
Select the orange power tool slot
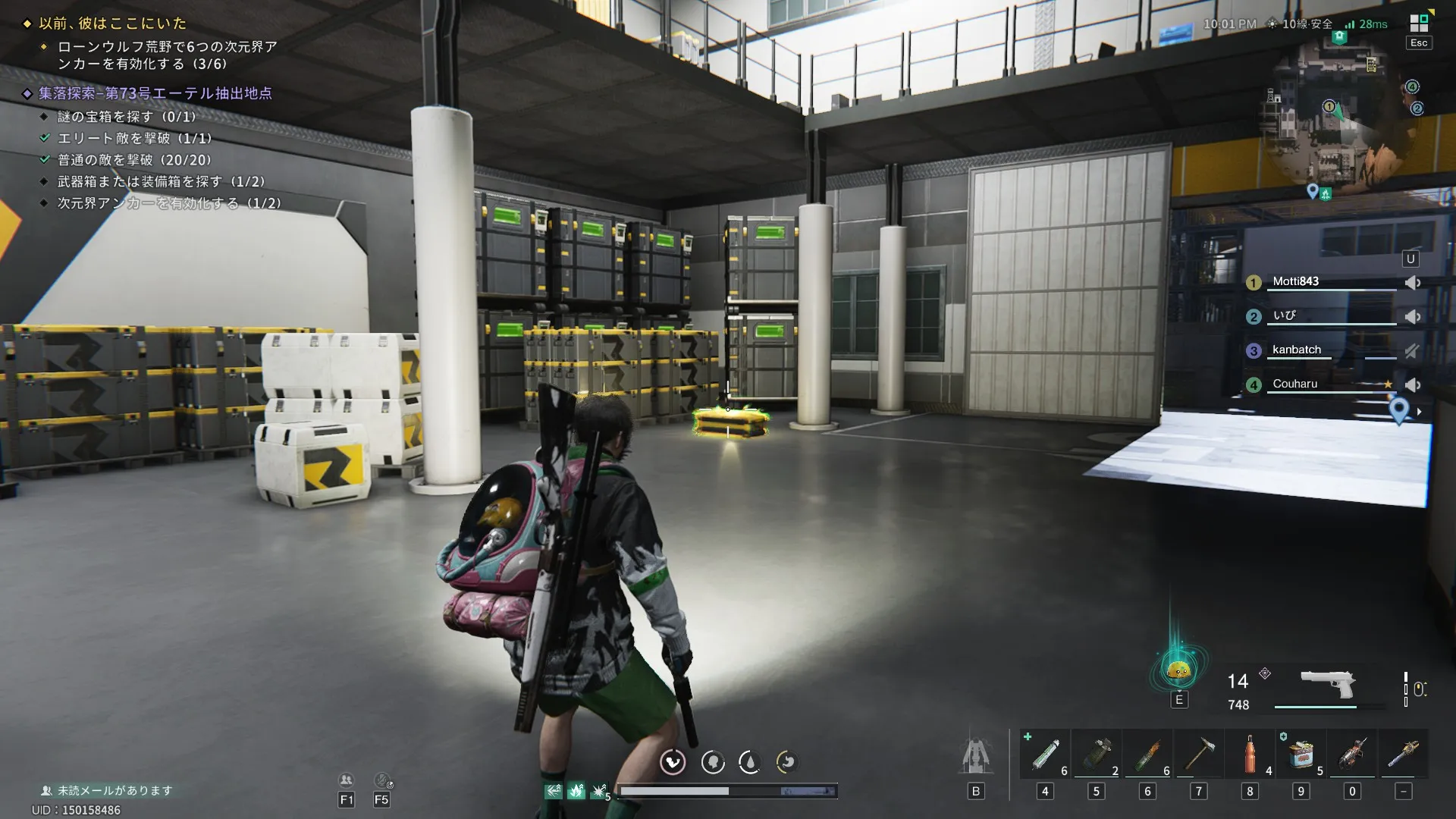coord(1352,755)
